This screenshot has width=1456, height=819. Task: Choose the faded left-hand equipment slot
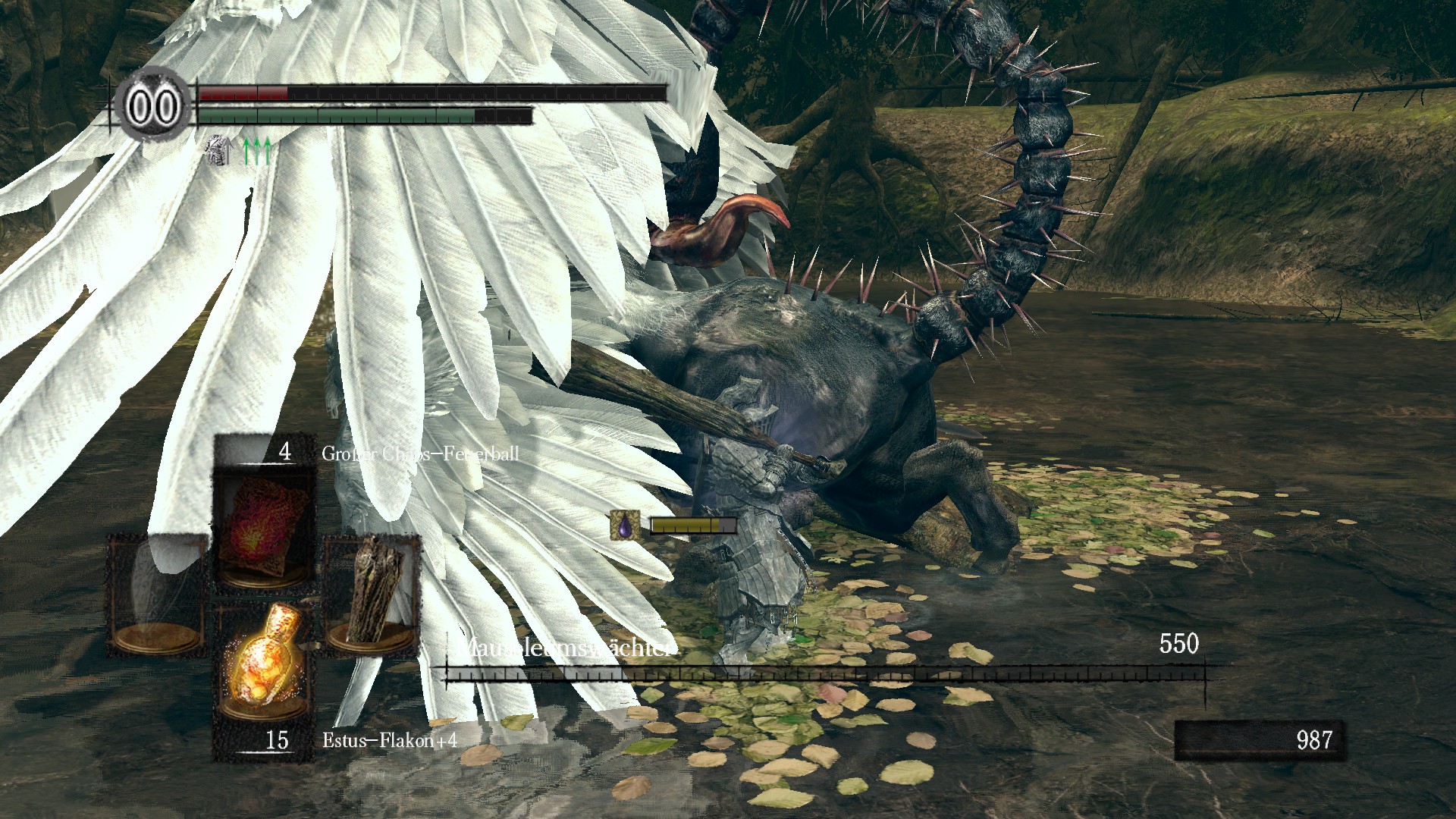[x=157, y=593]
